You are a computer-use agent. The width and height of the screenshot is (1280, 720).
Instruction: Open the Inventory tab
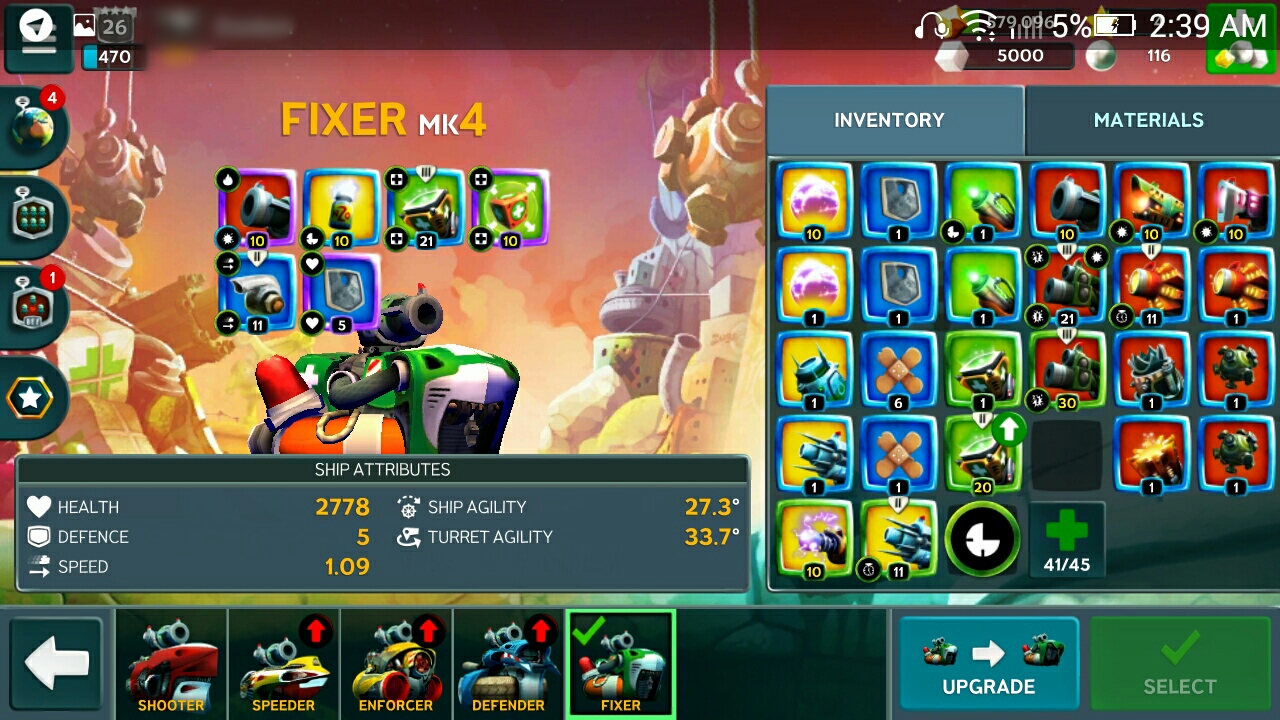[889, 120]
